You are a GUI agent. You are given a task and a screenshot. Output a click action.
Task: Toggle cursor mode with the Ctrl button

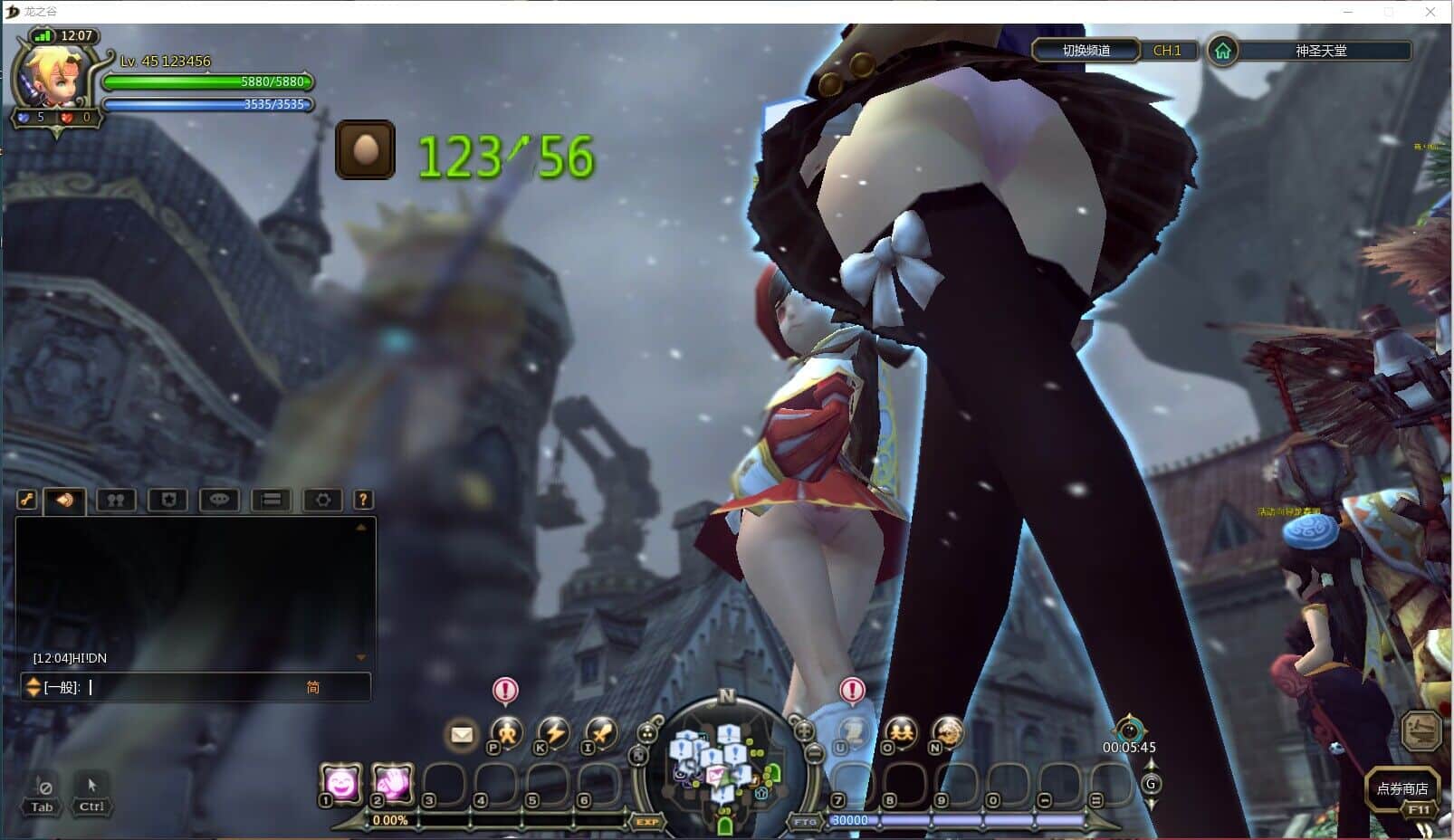click(x=90, y=805)
